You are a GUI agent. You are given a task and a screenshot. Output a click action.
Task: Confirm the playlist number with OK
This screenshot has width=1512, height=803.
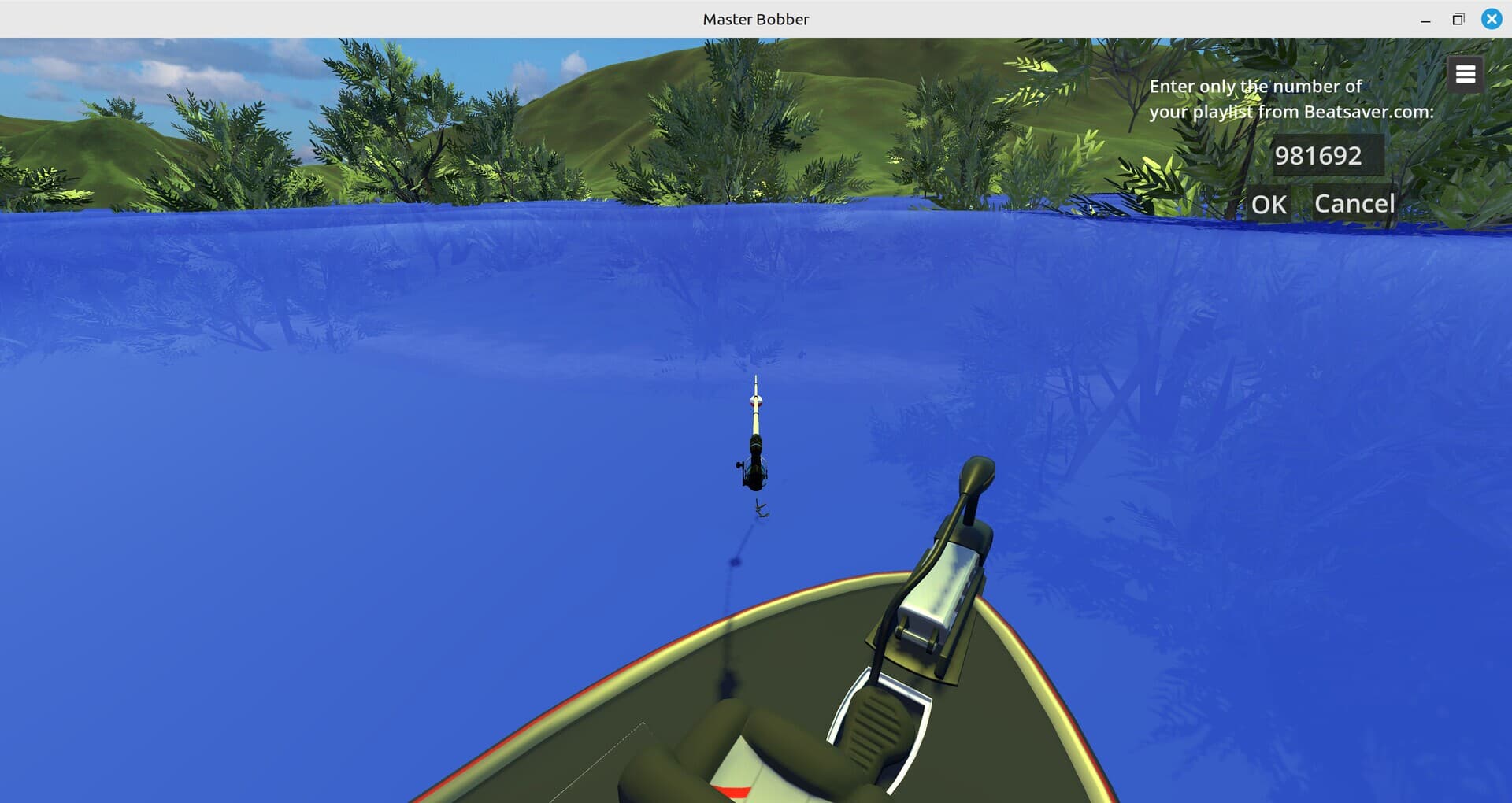[1269, 204]
